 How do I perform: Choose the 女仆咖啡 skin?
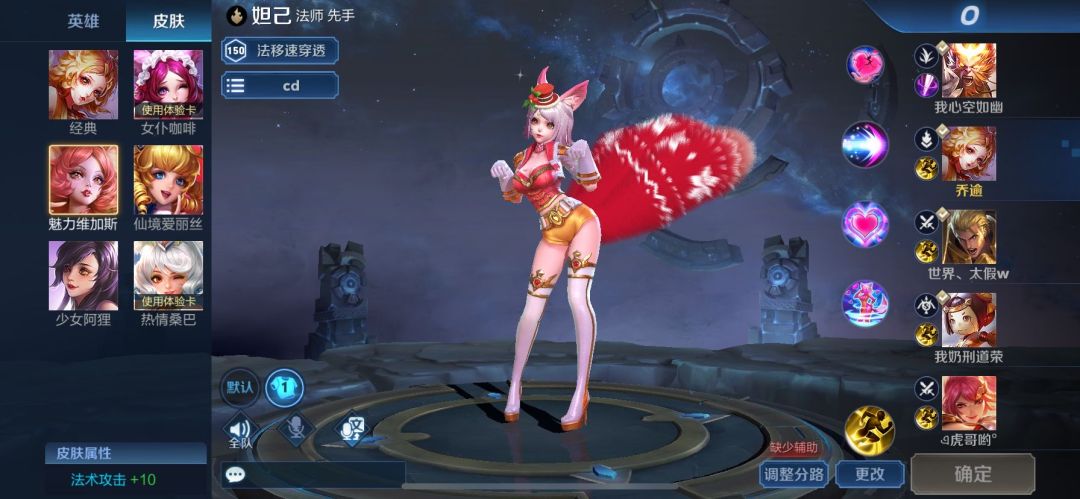(x=168, y=85)
